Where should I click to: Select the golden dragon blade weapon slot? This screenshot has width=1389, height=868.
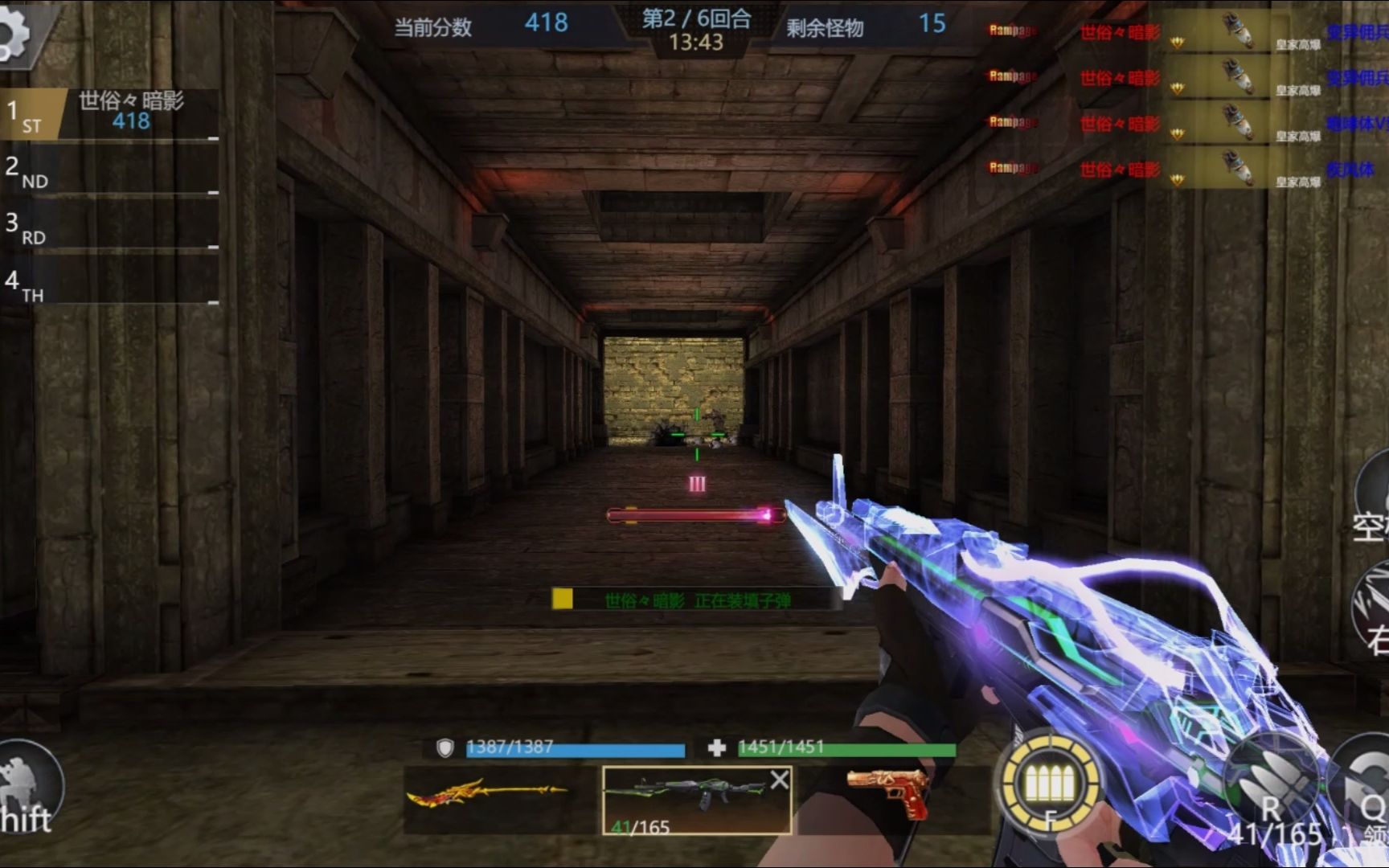(x=488, y=796)
